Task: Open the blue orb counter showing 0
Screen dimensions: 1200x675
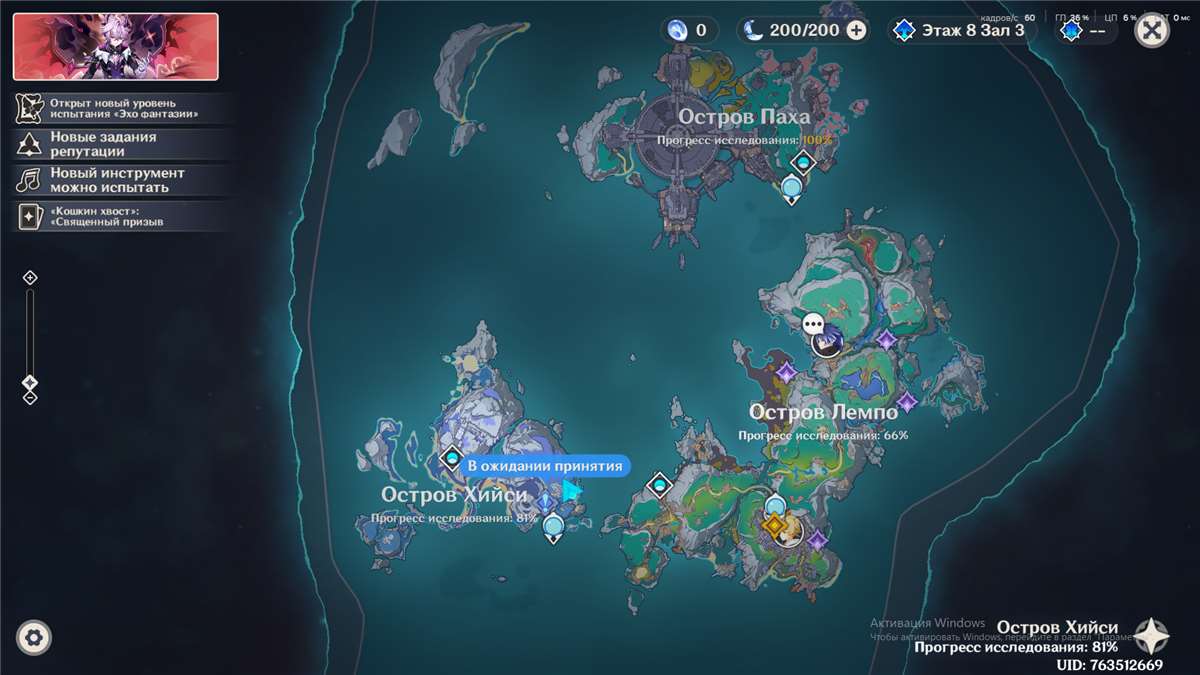Action: pyautogui.click(x=690, y=30)
